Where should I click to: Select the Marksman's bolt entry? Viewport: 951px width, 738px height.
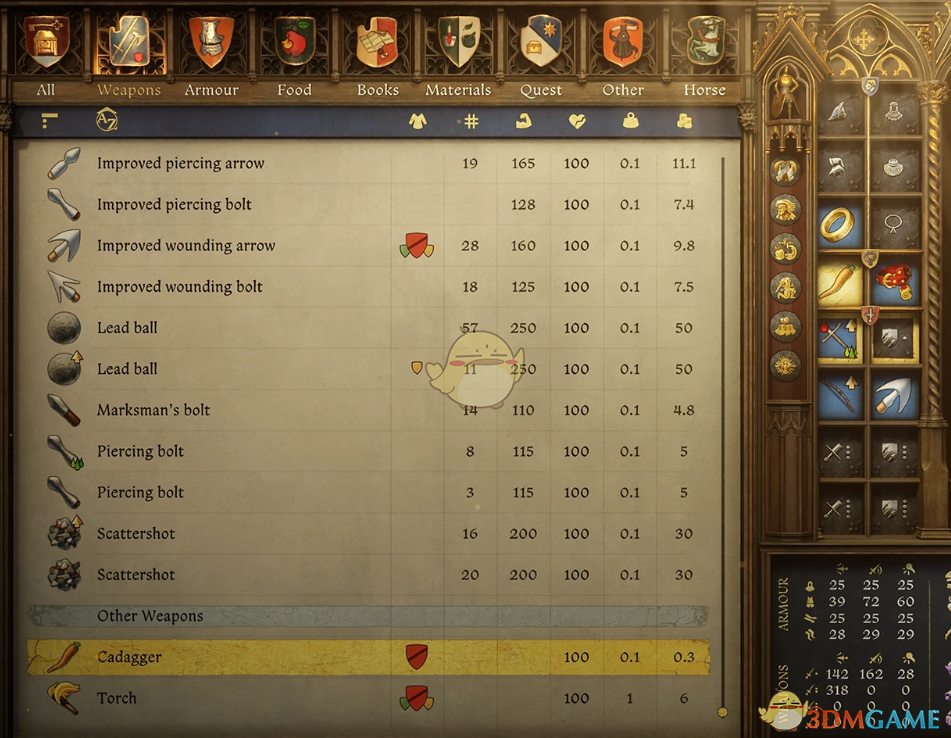(153, 410)
